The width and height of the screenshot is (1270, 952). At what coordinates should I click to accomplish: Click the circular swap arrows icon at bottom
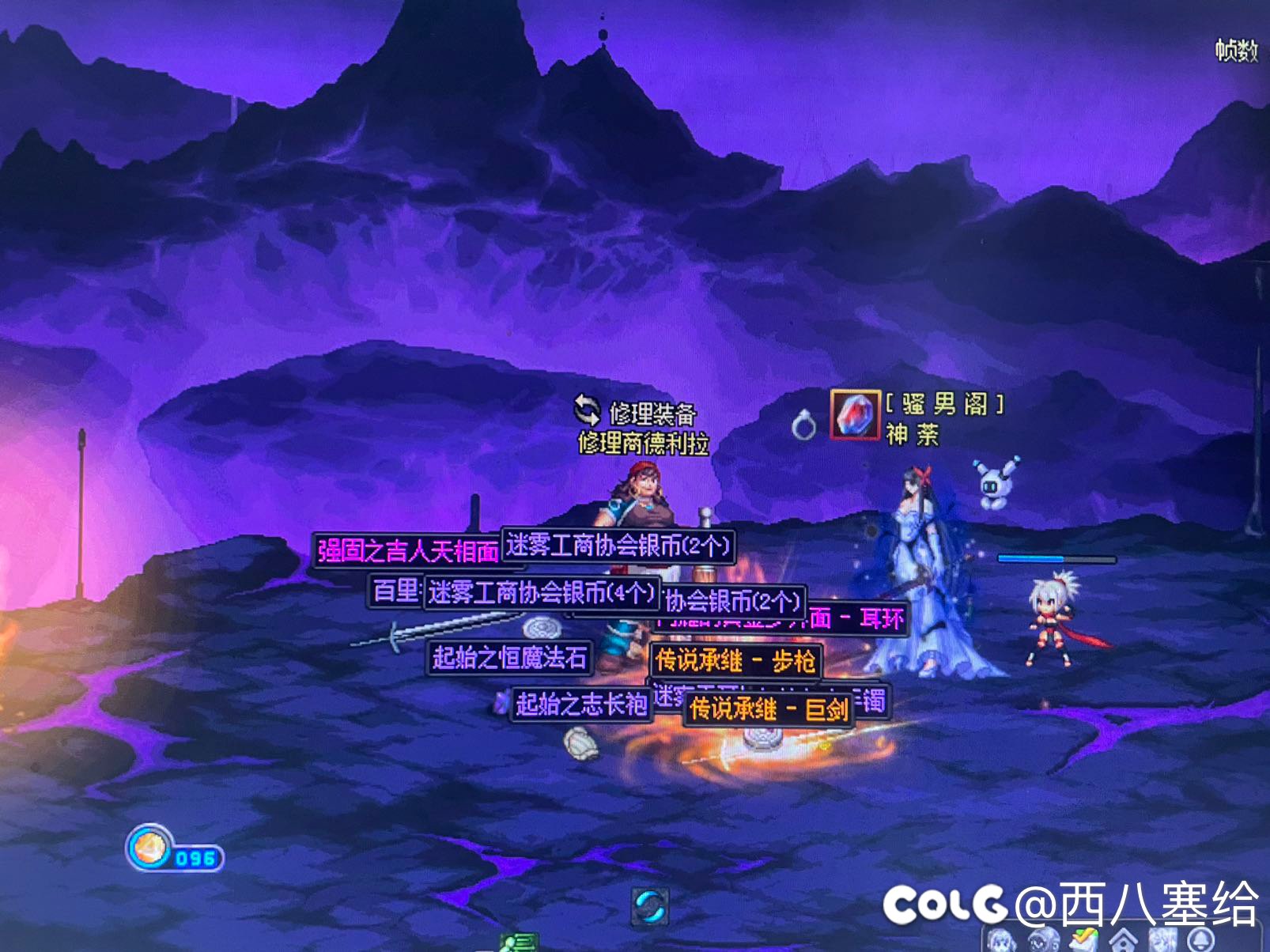pyautogui.click(x=651, y=906)
